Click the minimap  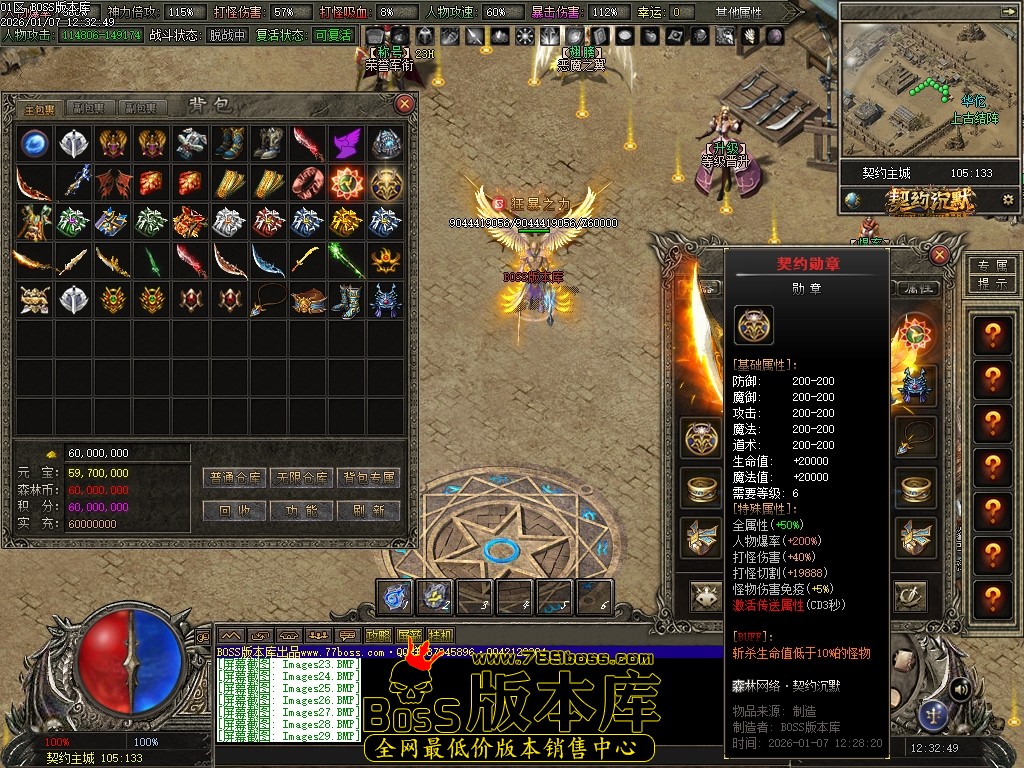(920, 80)
